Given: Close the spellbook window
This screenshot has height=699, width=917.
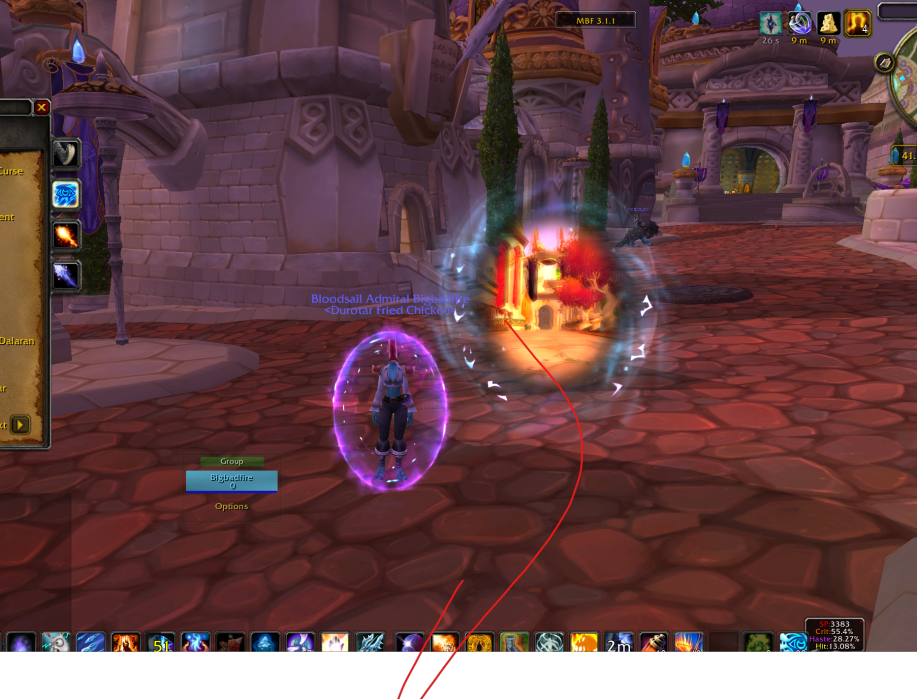Looking at the screenshot, I should (x=41, y=107).
